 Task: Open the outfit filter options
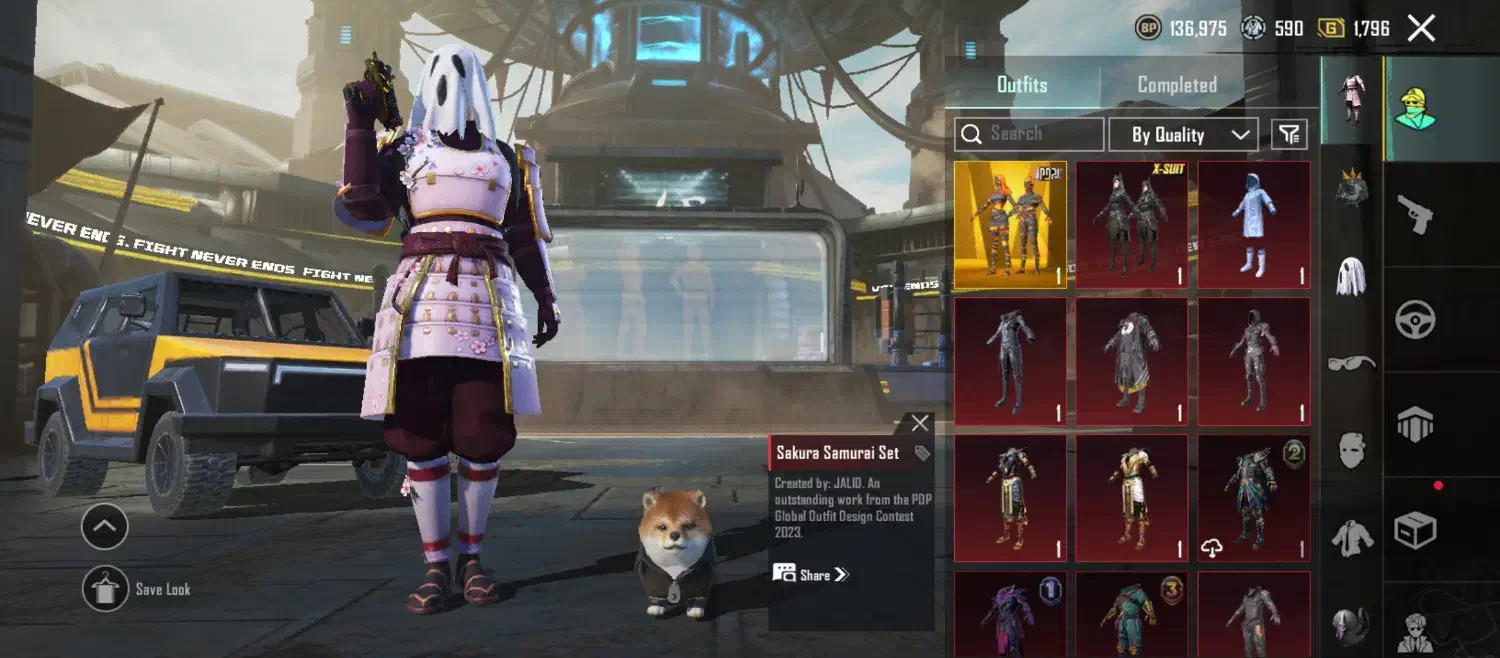click(1290, 134)
